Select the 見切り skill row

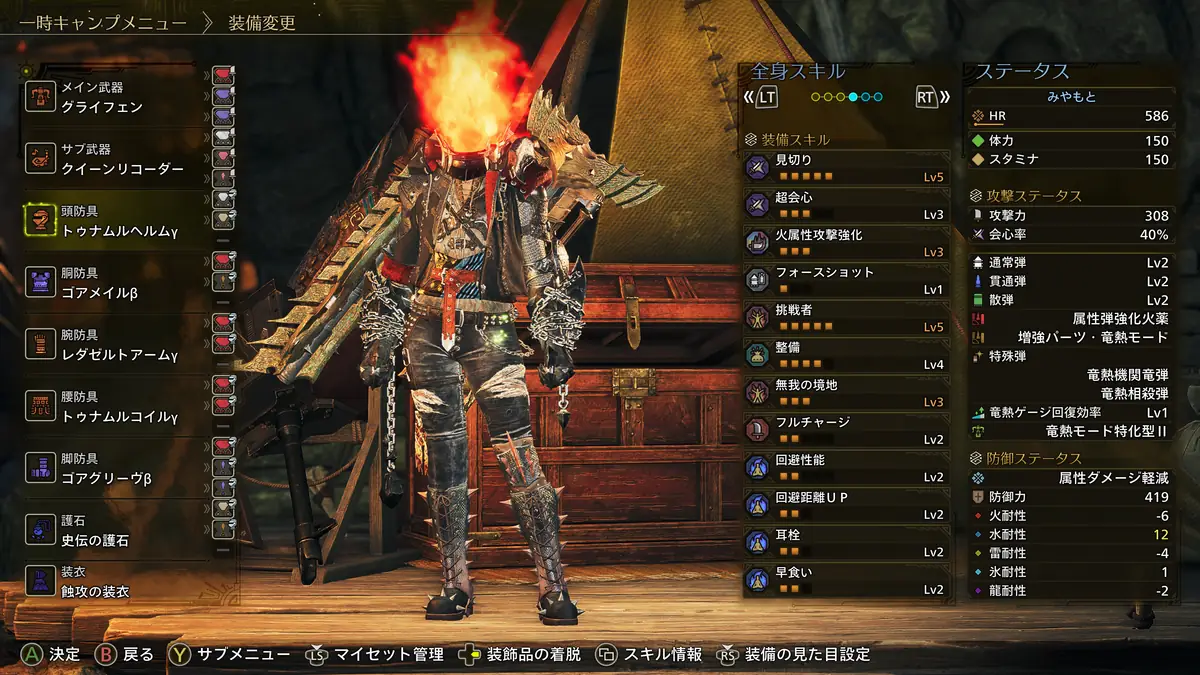pos(845,168)
